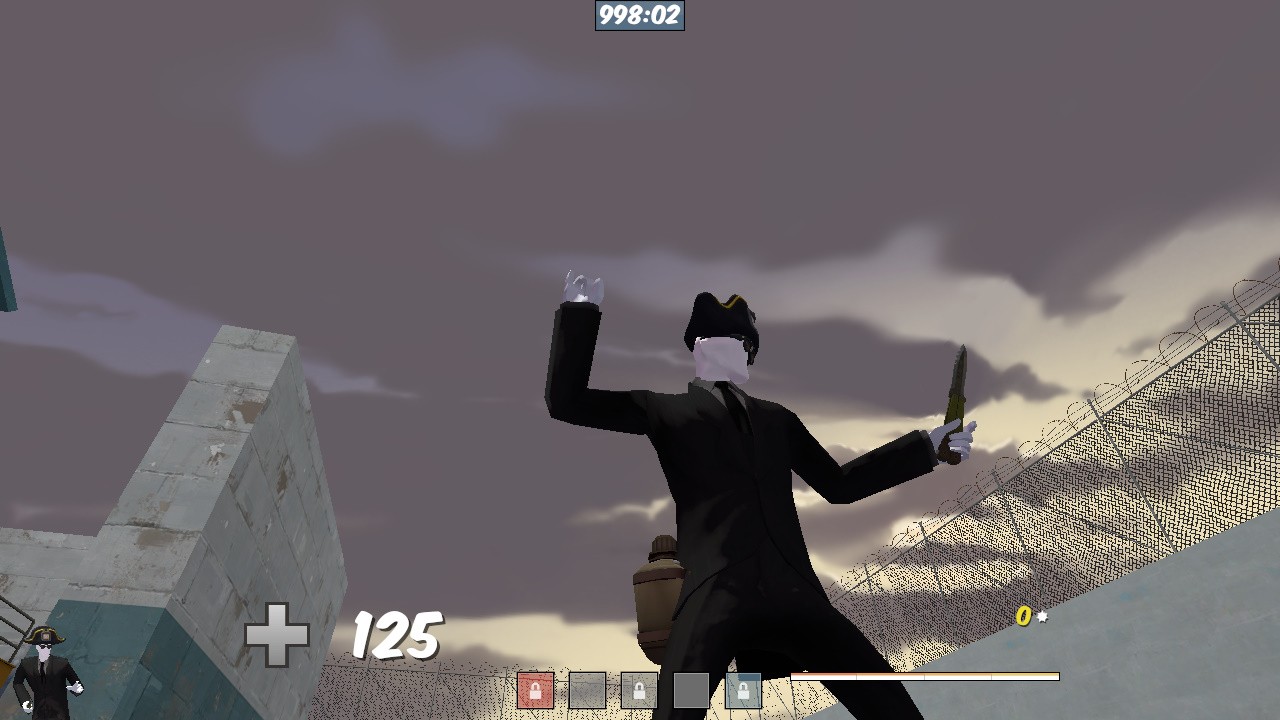Click the padlock on the red slot

tap(536, 688)
